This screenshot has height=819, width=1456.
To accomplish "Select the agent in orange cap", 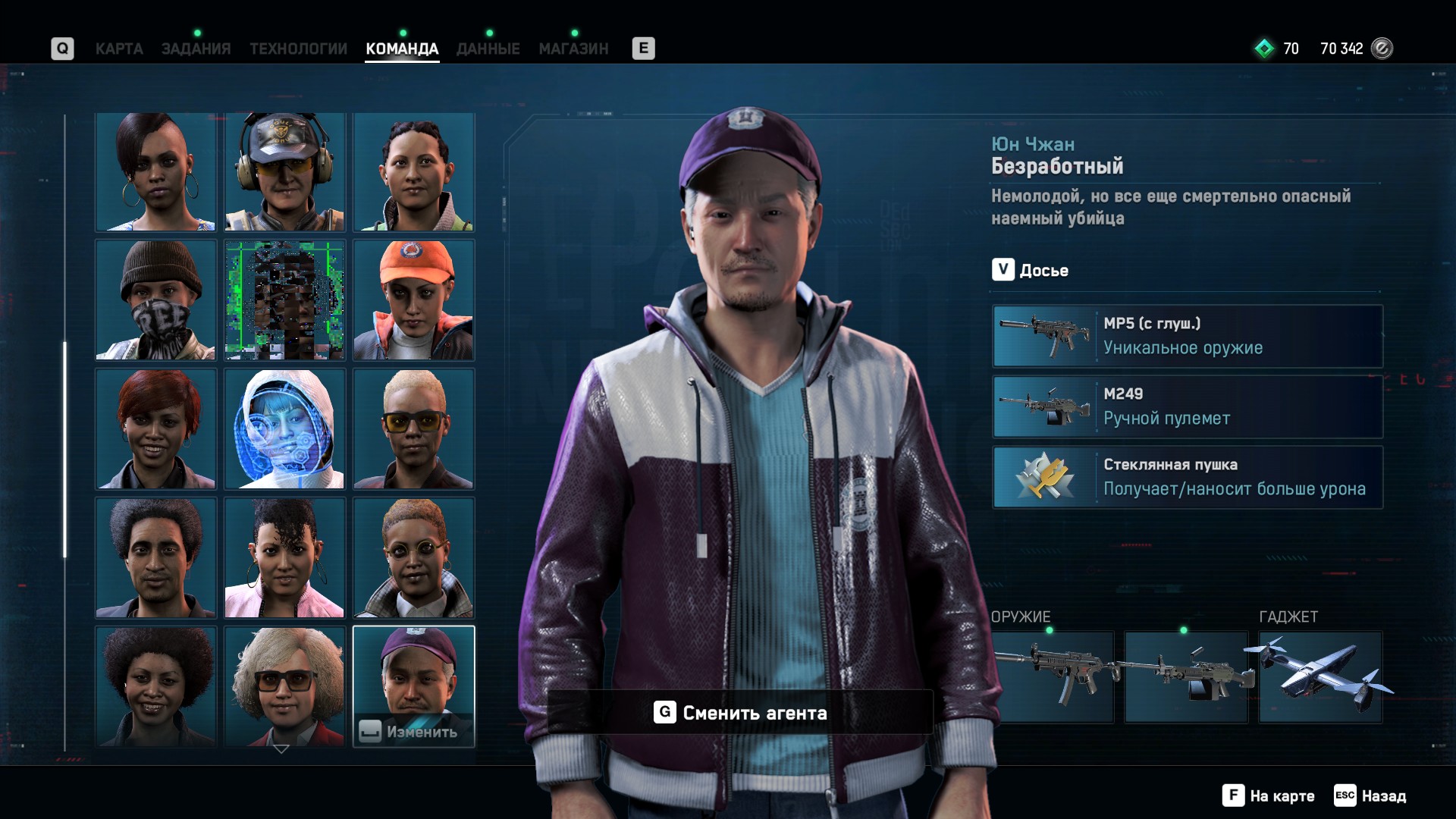I will [414, 300].
